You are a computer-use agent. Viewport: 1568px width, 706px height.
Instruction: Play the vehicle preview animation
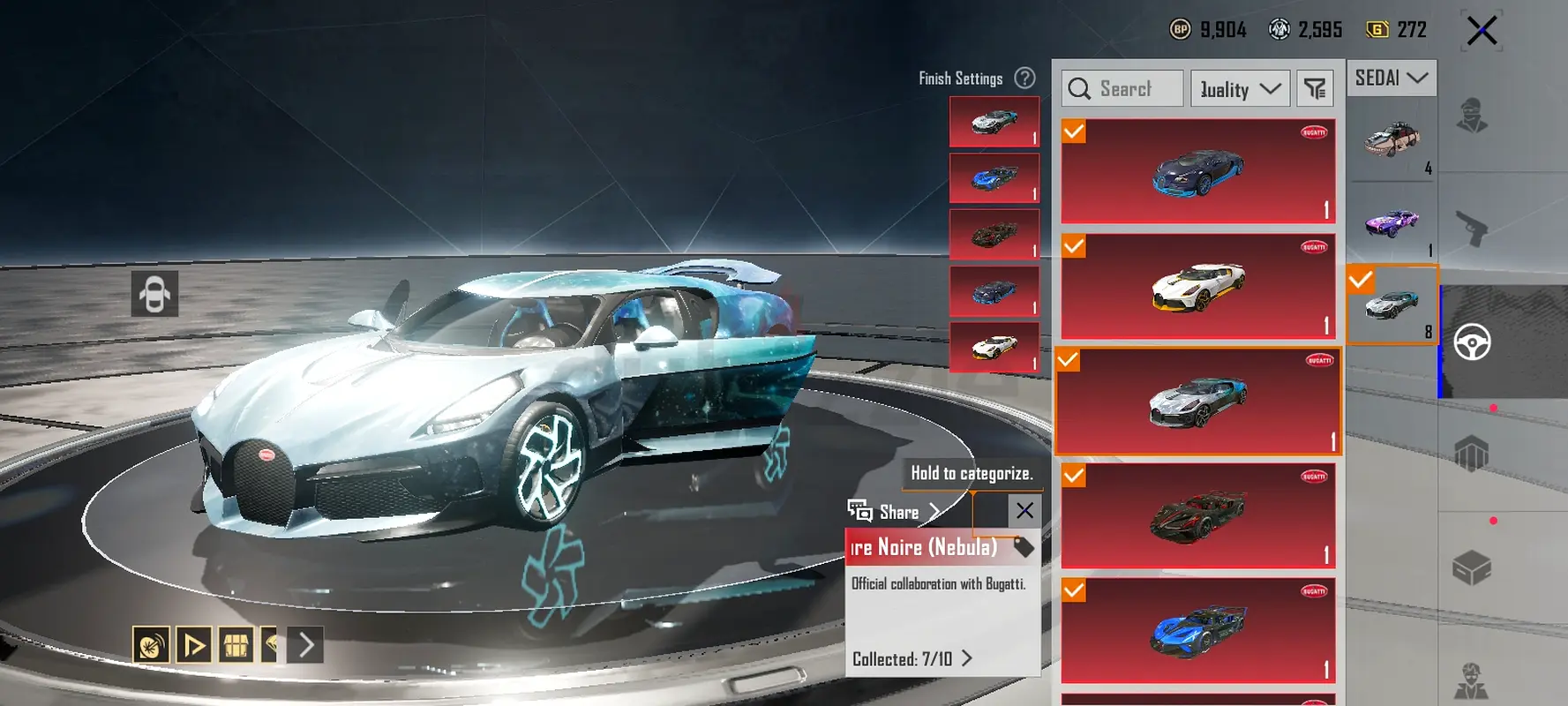(193, 645)
